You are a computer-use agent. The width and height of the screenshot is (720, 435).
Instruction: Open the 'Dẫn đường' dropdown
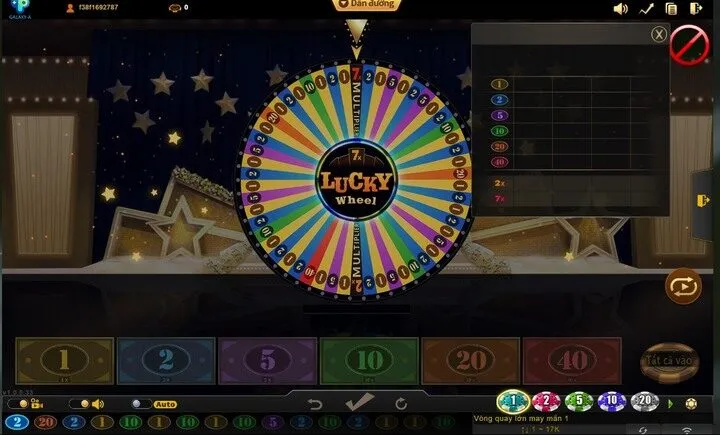(363, 6)
